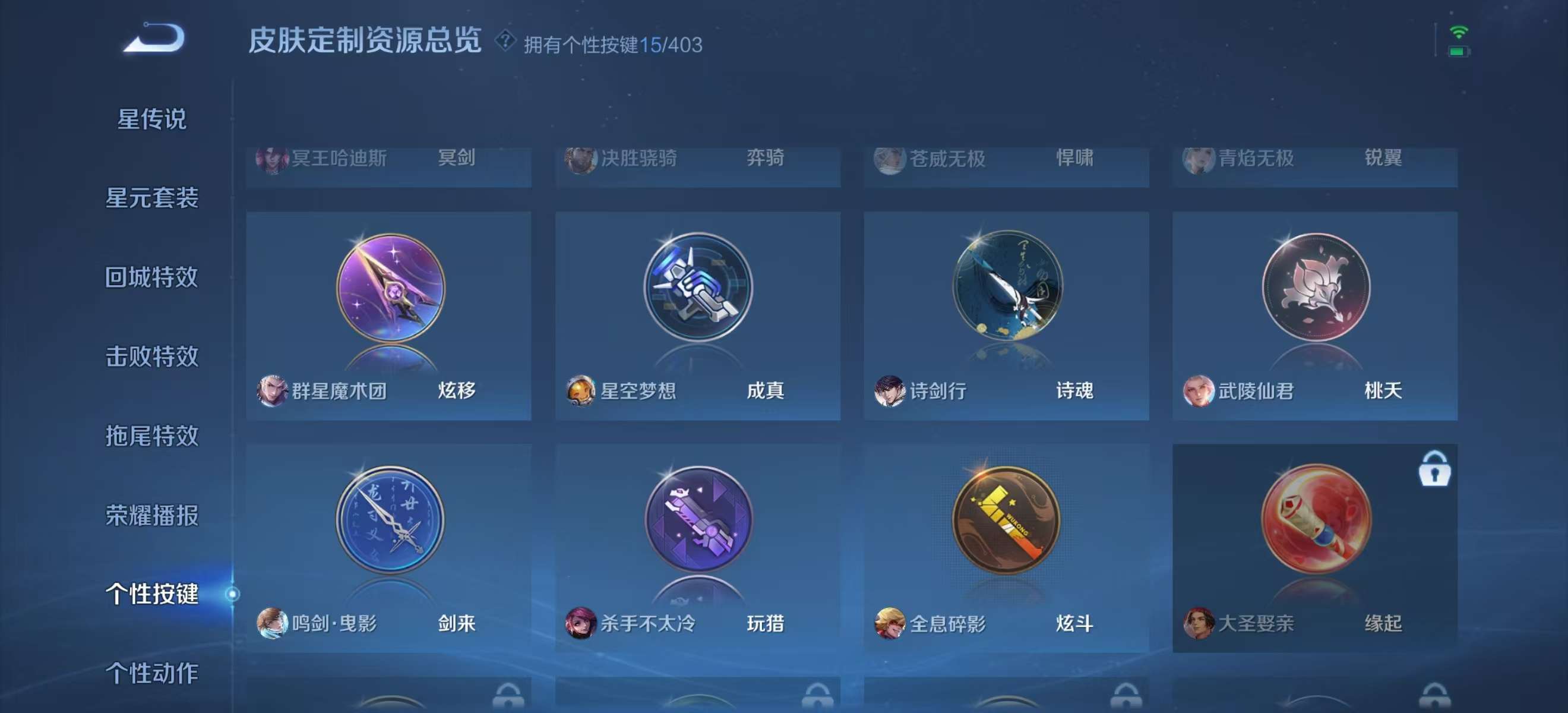Switch to the 星传说 tab
The image size is (1568, 713).
[x=150, y=119]
